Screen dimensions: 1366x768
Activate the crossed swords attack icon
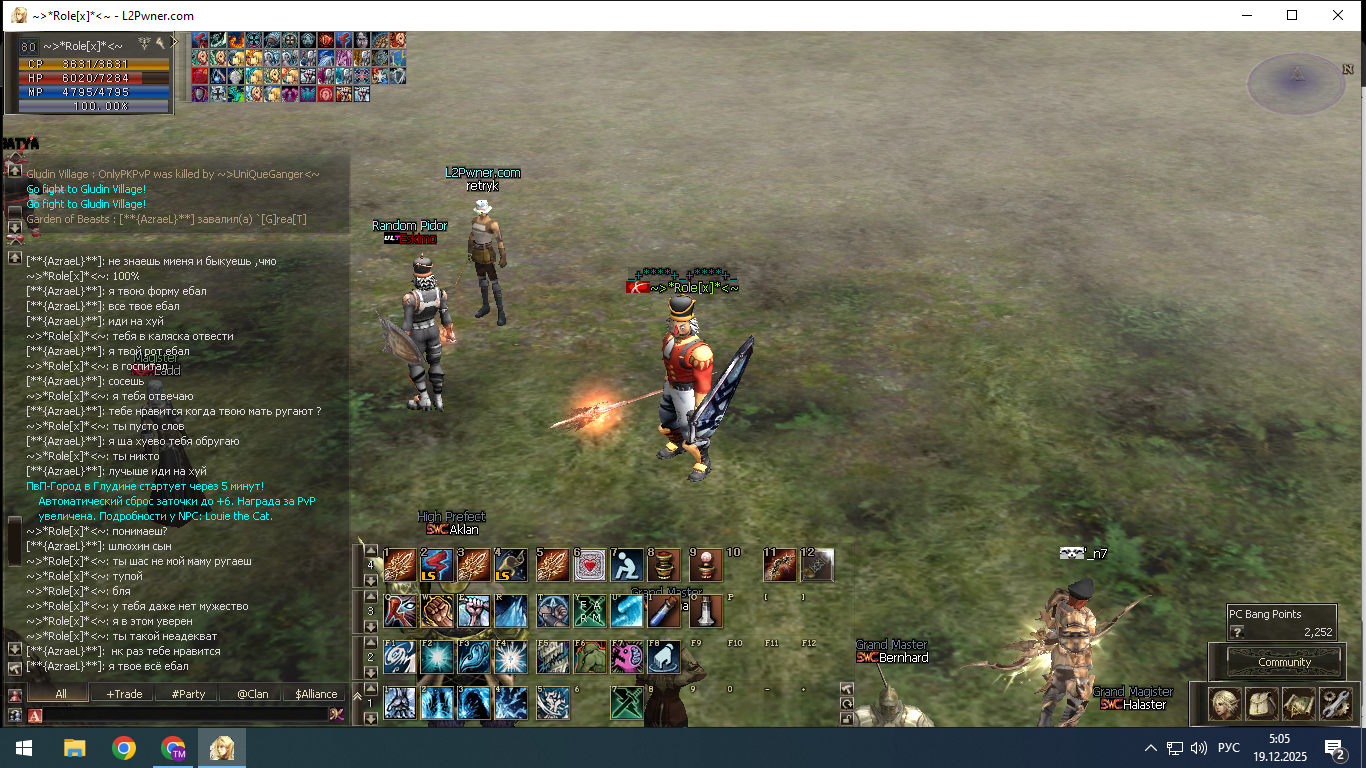pos(627,702)
